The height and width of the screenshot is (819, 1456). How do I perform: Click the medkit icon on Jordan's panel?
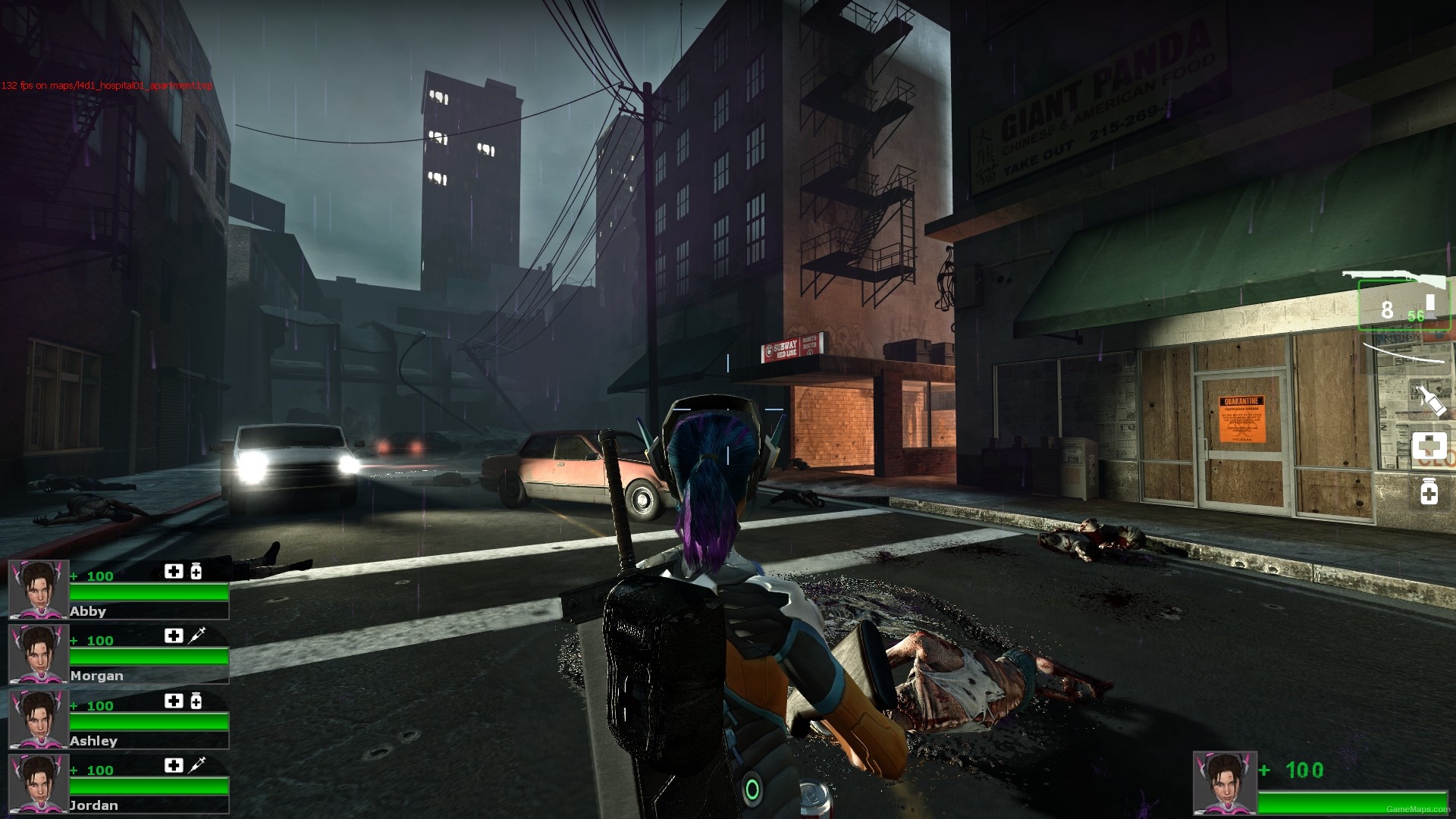[174, 765]
